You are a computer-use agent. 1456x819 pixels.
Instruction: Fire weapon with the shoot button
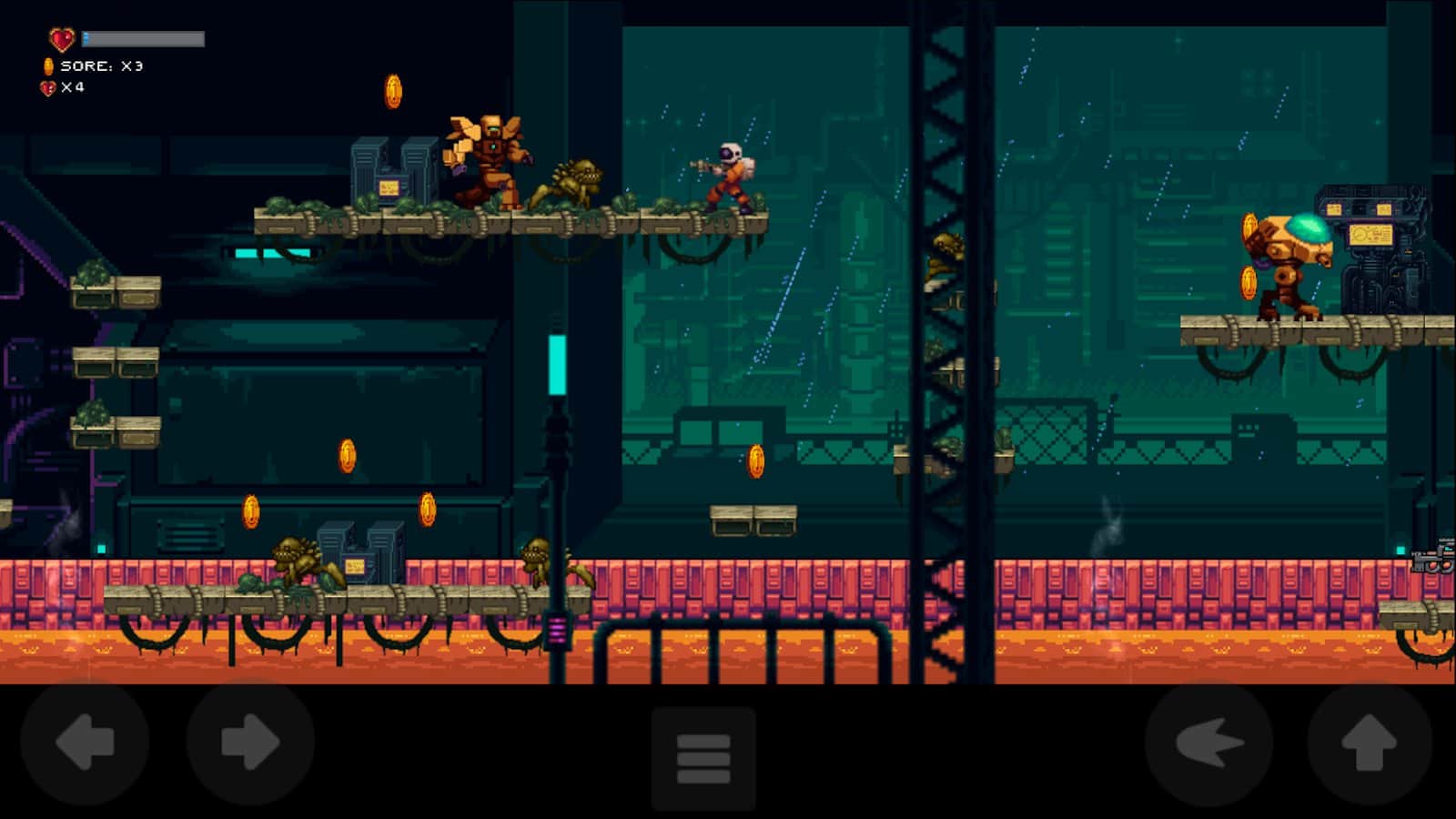(x=1208, y=743)
